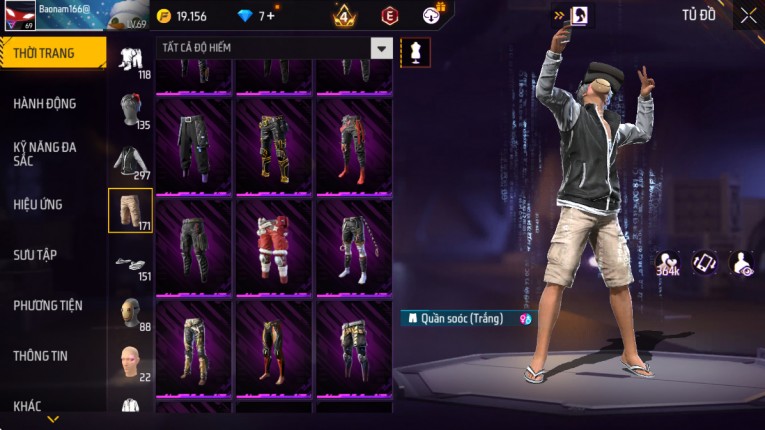Image resolution: width=765 pixels, height=430 pixels.
Task: Click the mannequin icon beside the rarity filter
Action: pos(415,50)
